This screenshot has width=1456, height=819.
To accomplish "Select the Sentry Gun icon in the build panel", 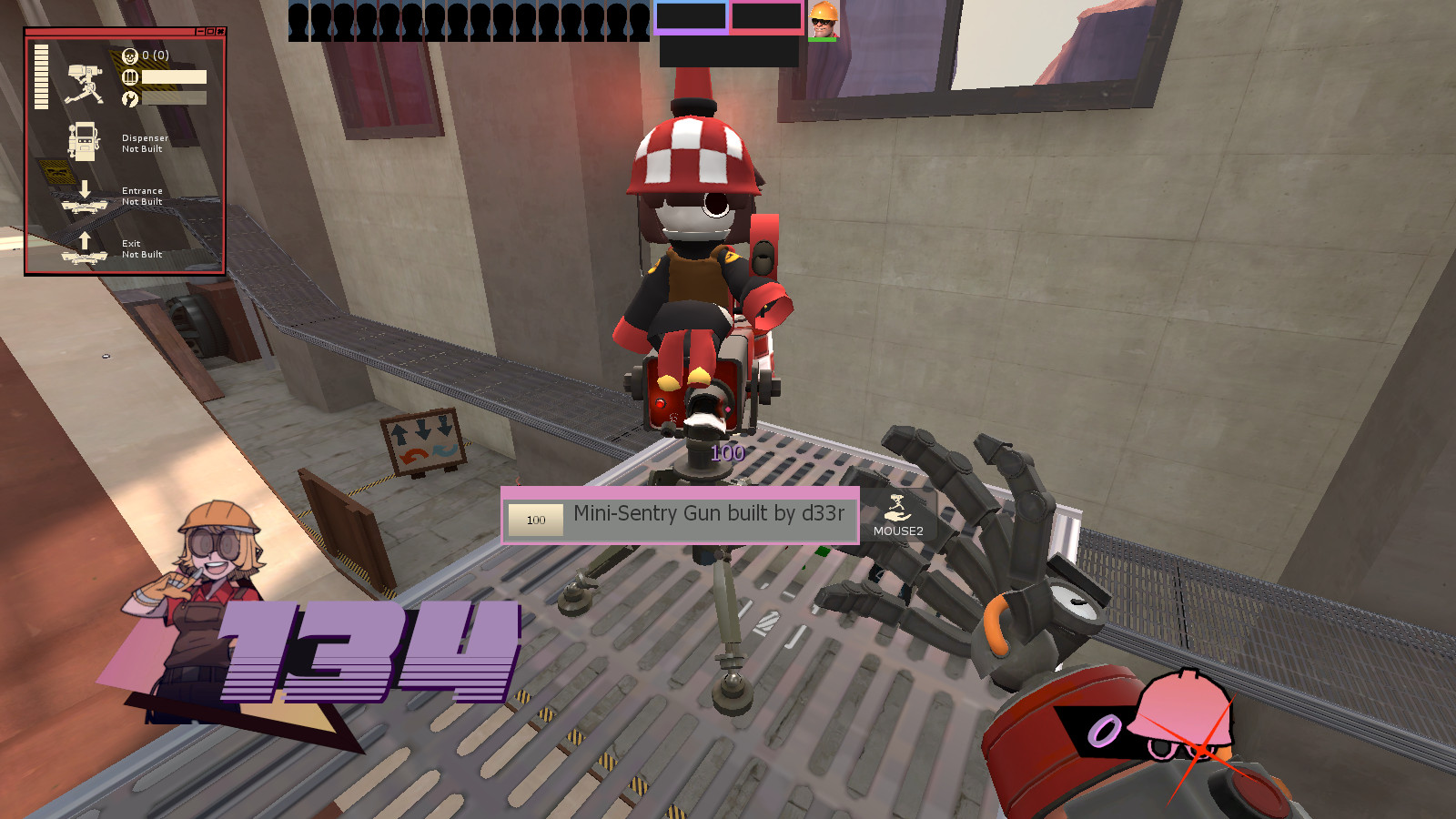I will (x=86, y=83).
